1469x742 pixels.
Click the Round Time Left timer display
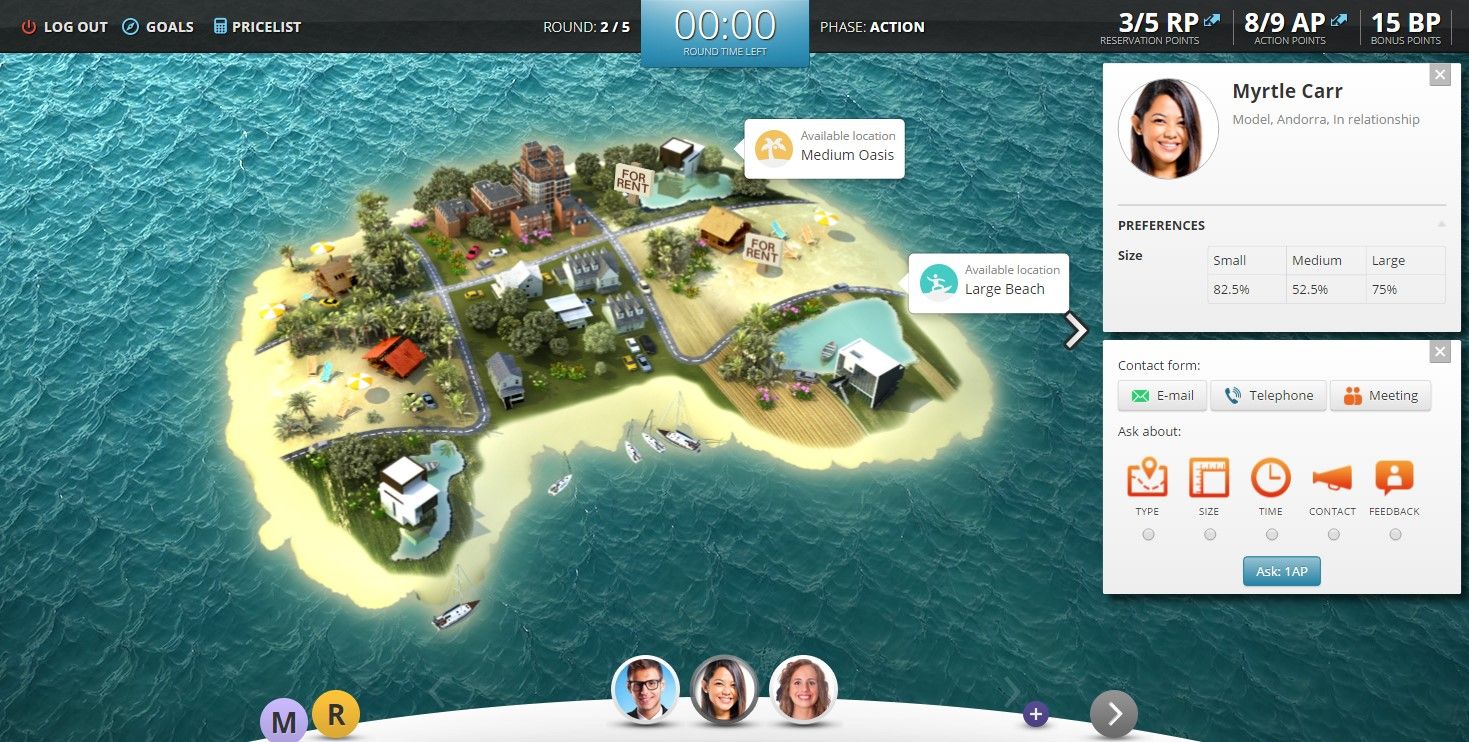(724, 27)
